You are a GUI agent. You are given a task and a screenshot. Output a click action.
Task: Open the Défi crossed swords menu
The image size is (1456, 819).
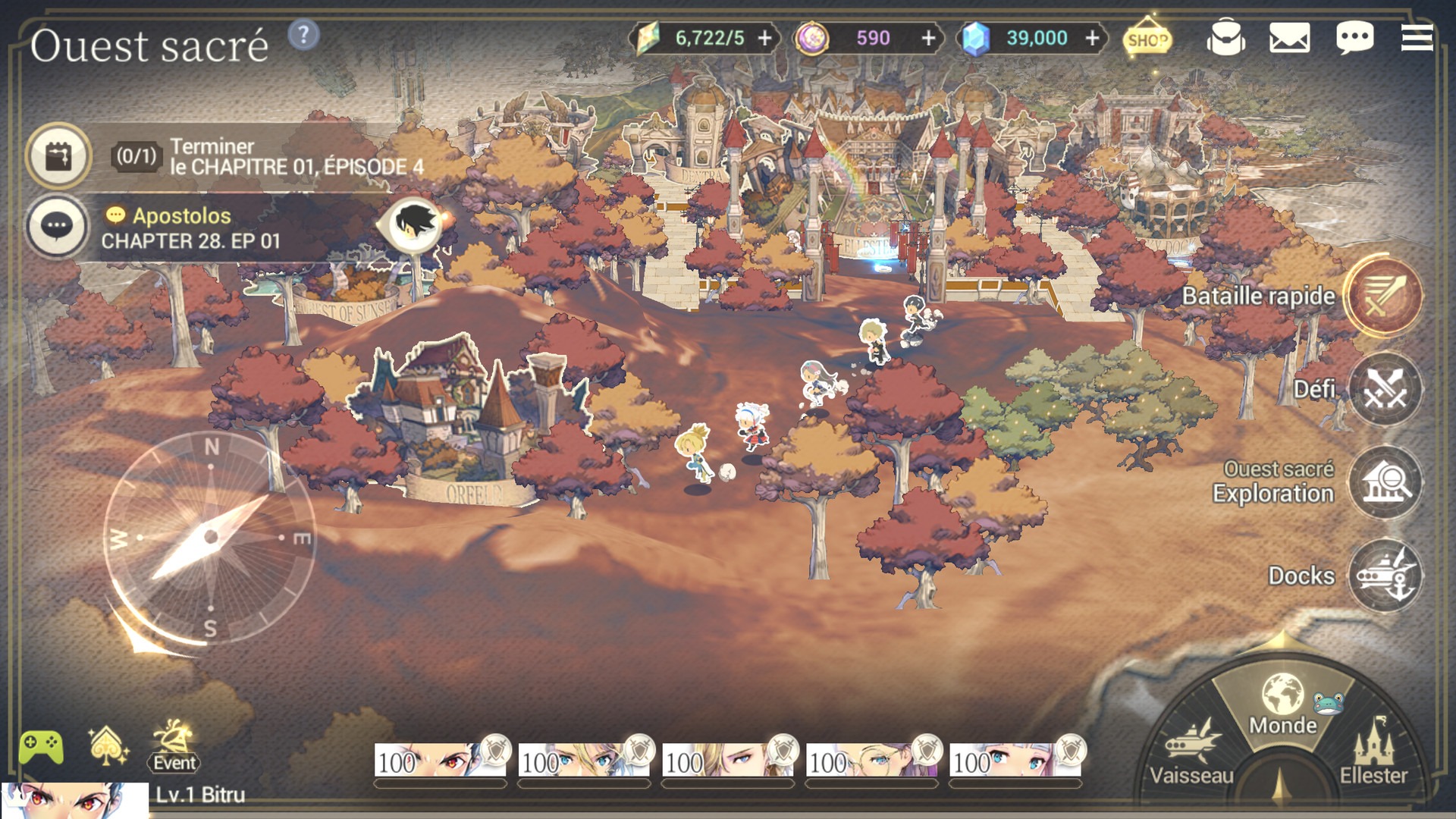pos(1385,390)
